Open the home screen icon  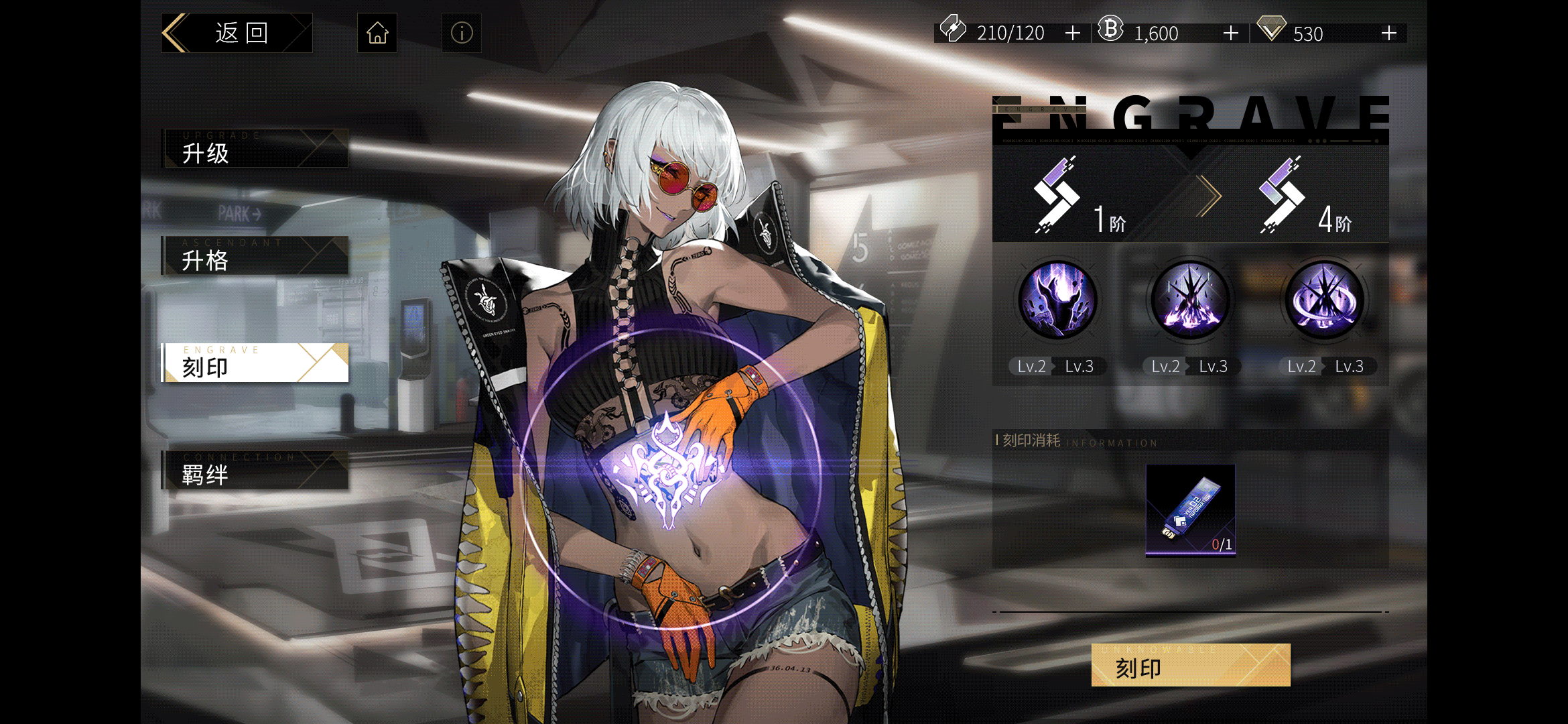[x=377, y=33]
